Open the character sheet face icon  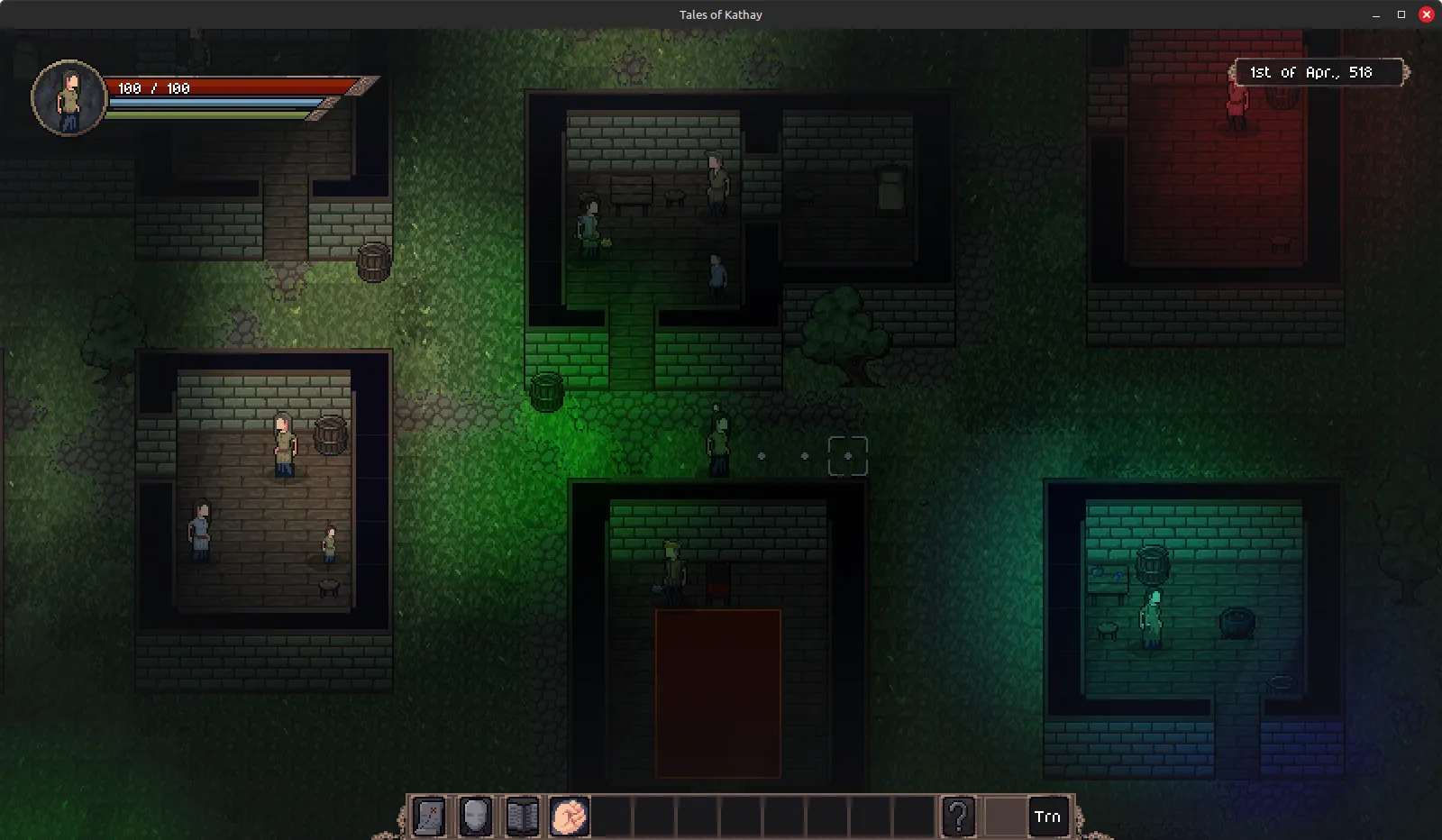(475, 817)
